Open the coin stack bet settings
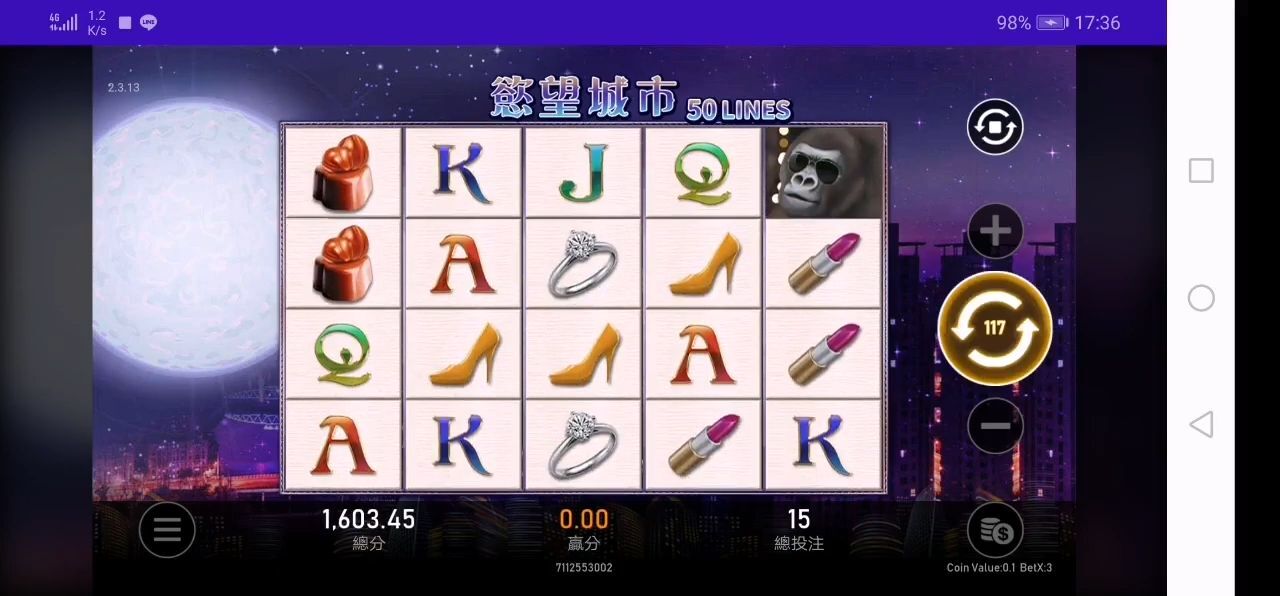 995,530
